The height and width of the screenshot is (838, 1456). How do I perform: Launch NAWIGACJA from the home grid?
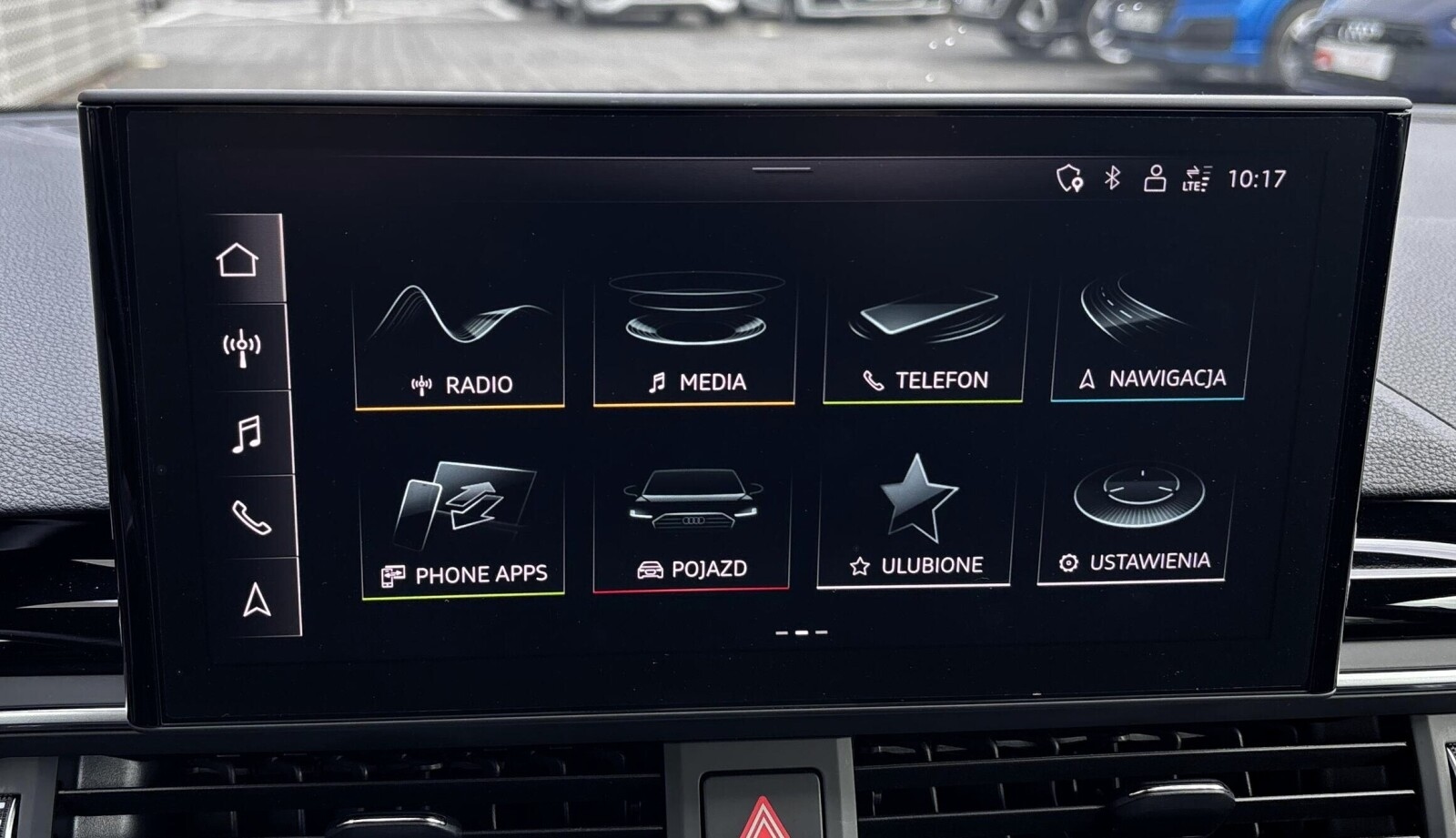click(1151, 337)
